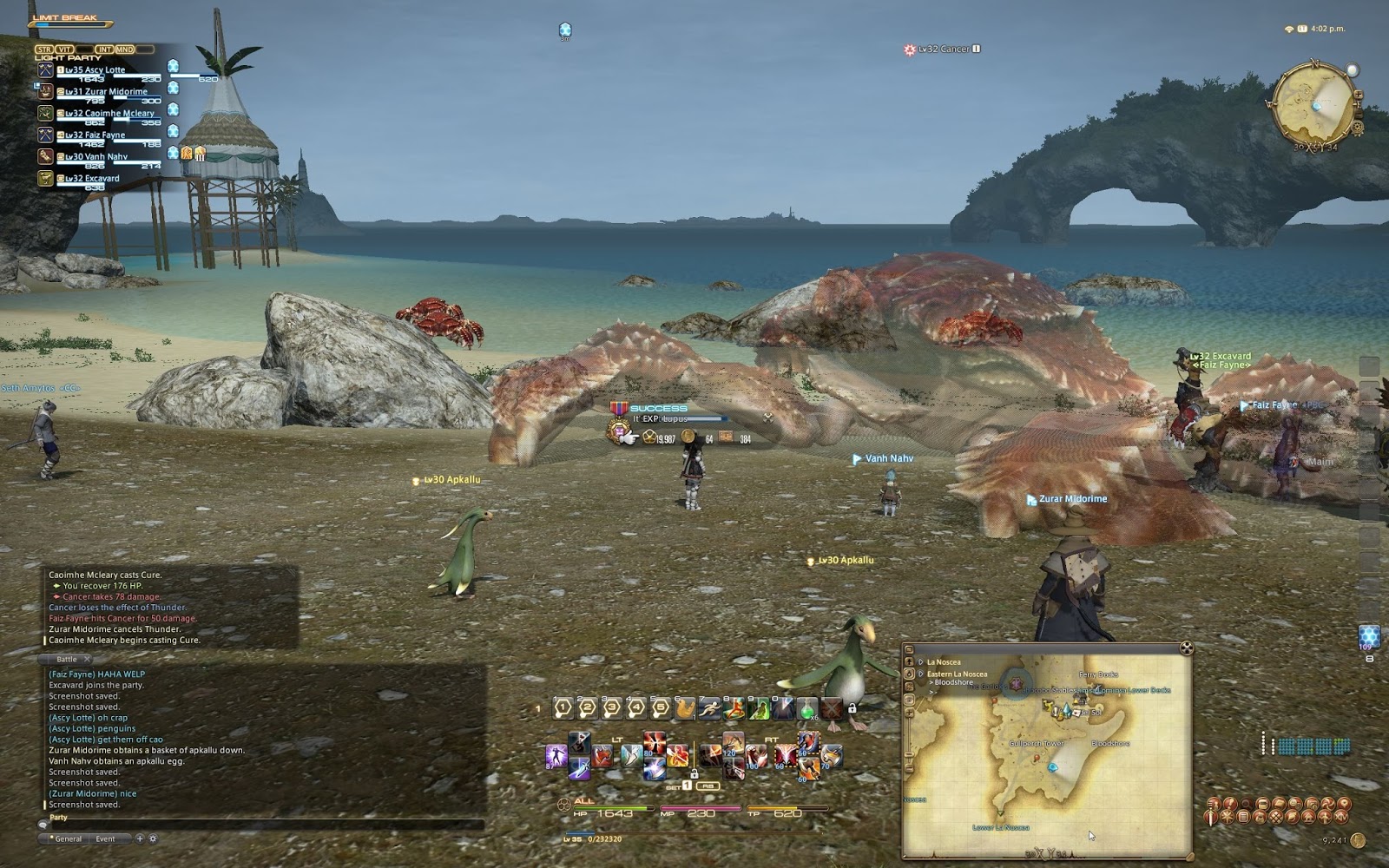This screenshot has height=868, width=1389.
Task: Open the chat settings gear icon
Action: (153, 838)
